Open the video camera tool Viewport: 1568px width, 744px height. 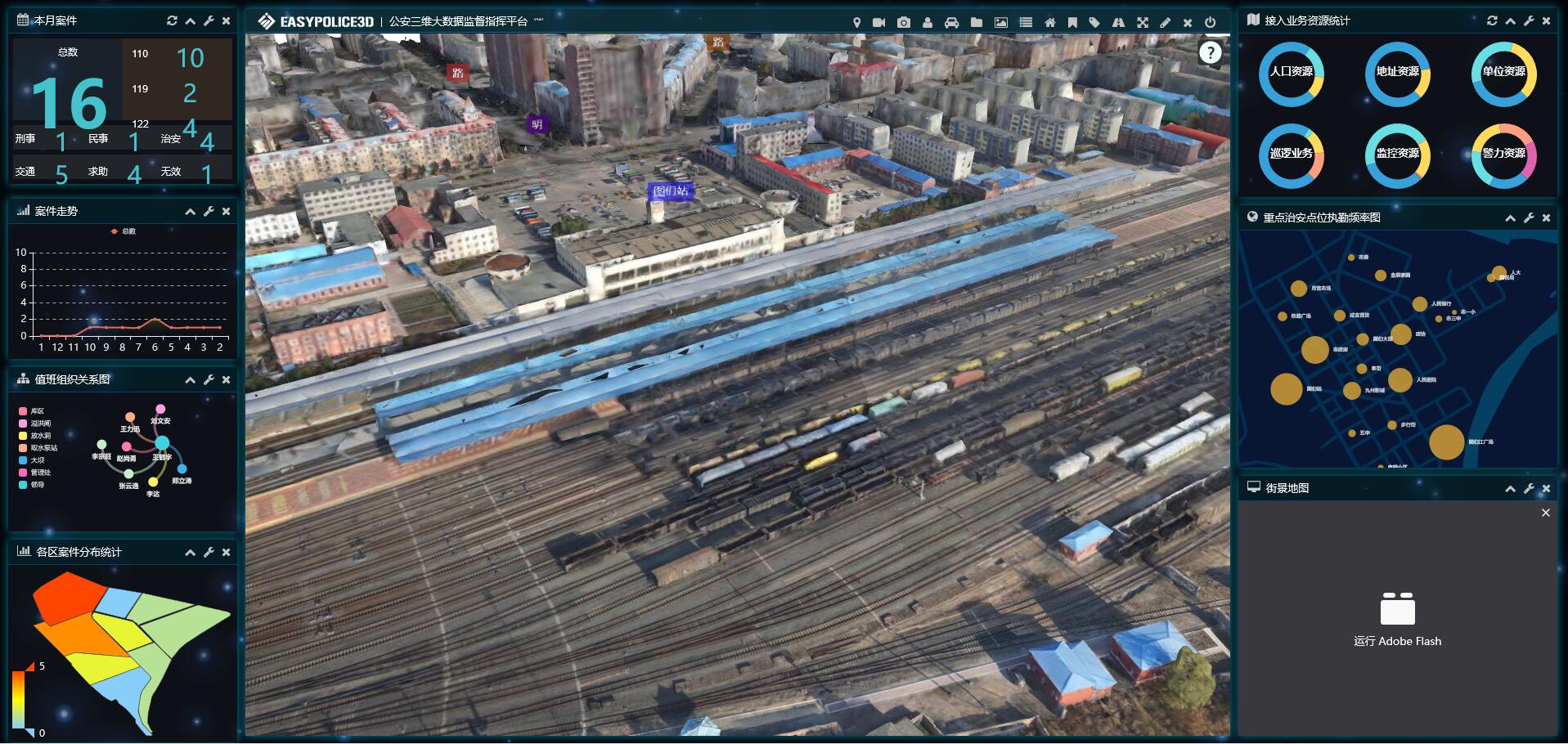click(x=878, y=23)
